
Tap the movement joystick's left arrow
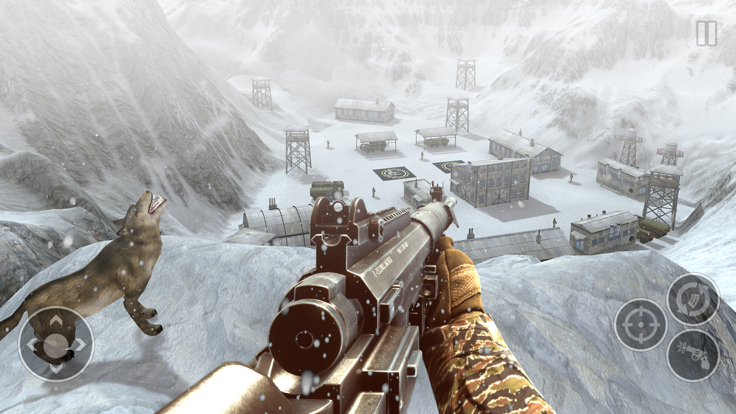pos(32,345)
